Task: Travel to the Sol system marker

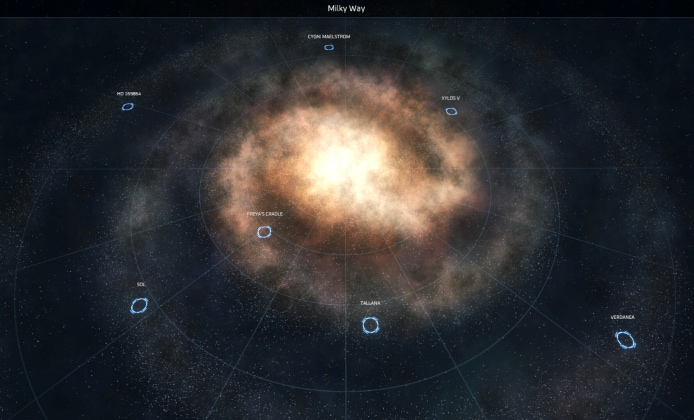Action: pyautogui.click(x=139, y=305)
